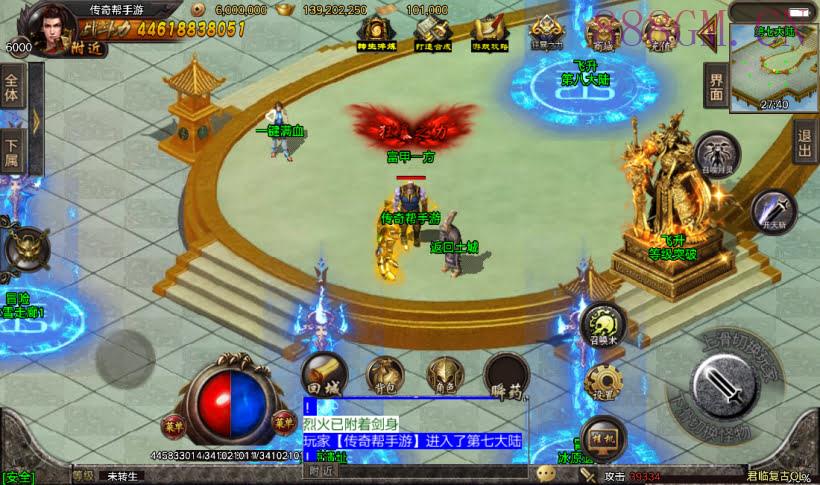This screenshot has height=485, width=820.
Task: Open the 设置 settings gear
Action: (x=604, y=382)
